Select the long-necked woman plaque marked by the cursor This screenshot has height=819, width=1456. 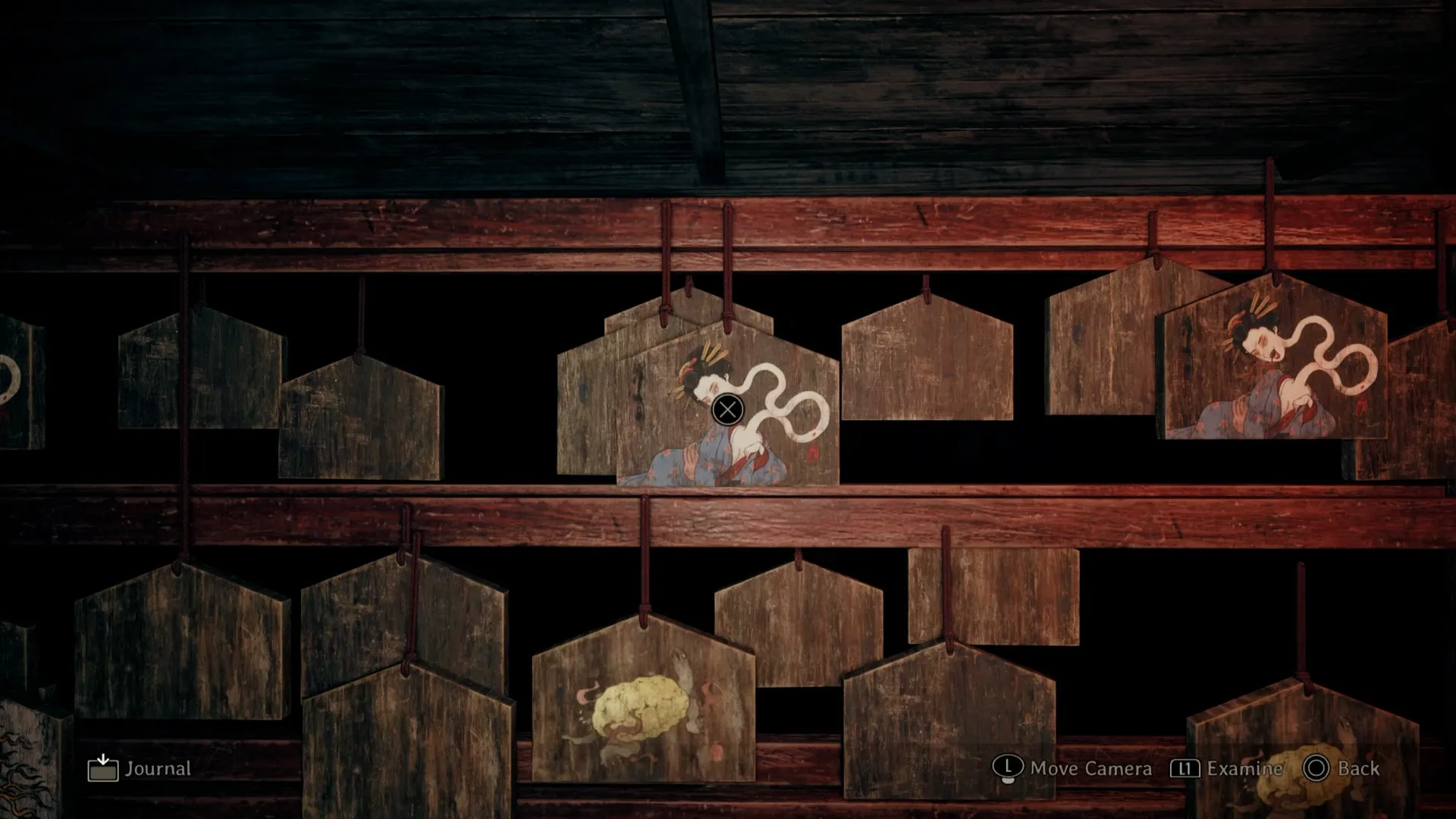(727, 410)
